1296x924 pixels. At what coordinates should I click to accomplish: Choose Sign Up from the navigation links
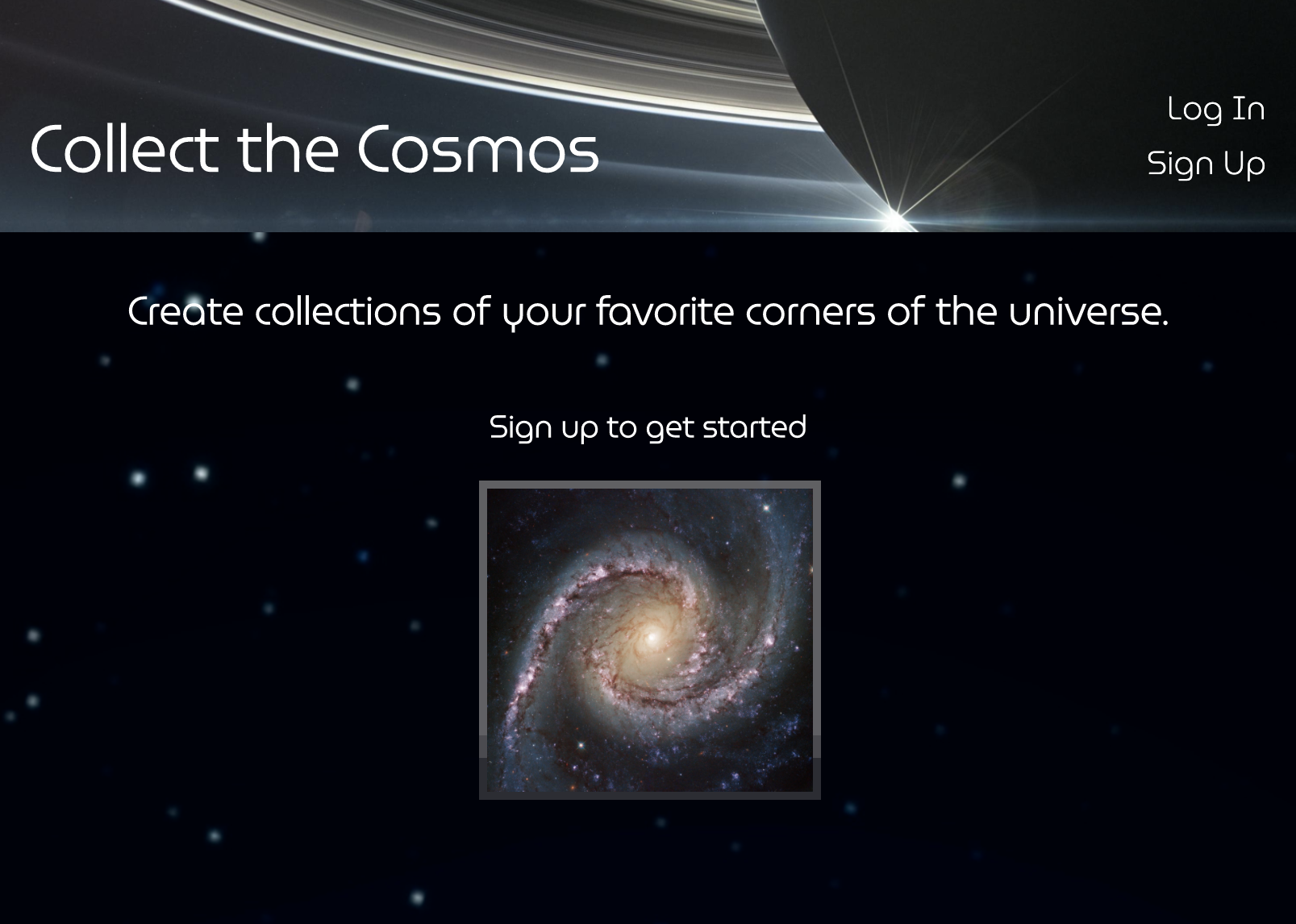coord(1206,164)
